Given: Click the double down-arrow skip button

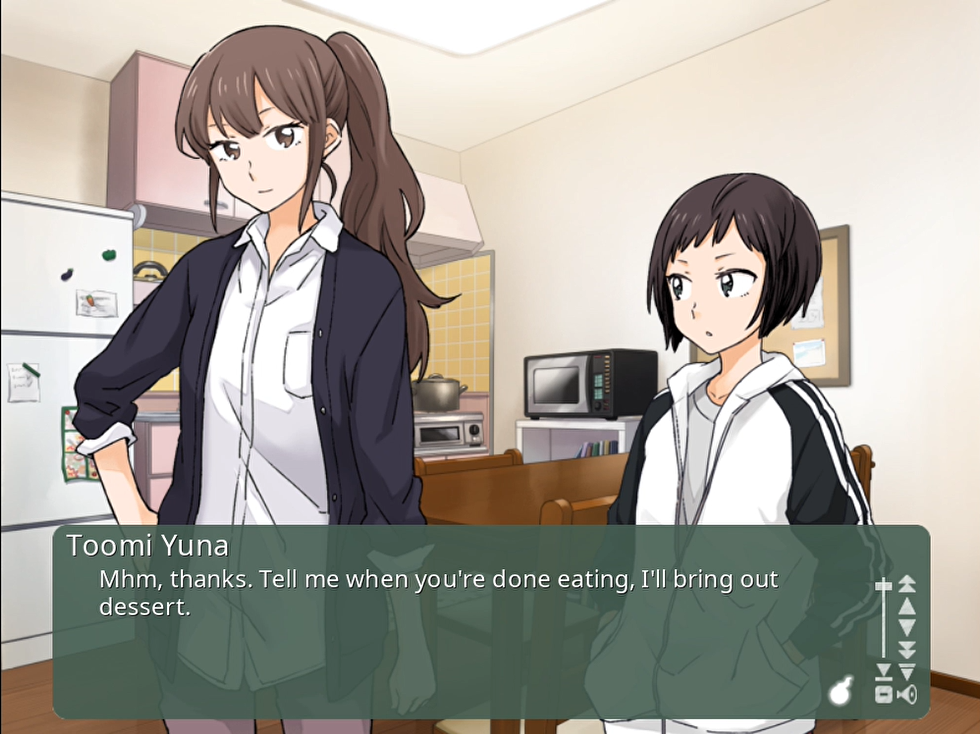Looking at the screenshot, I should [x=907, y=649].
